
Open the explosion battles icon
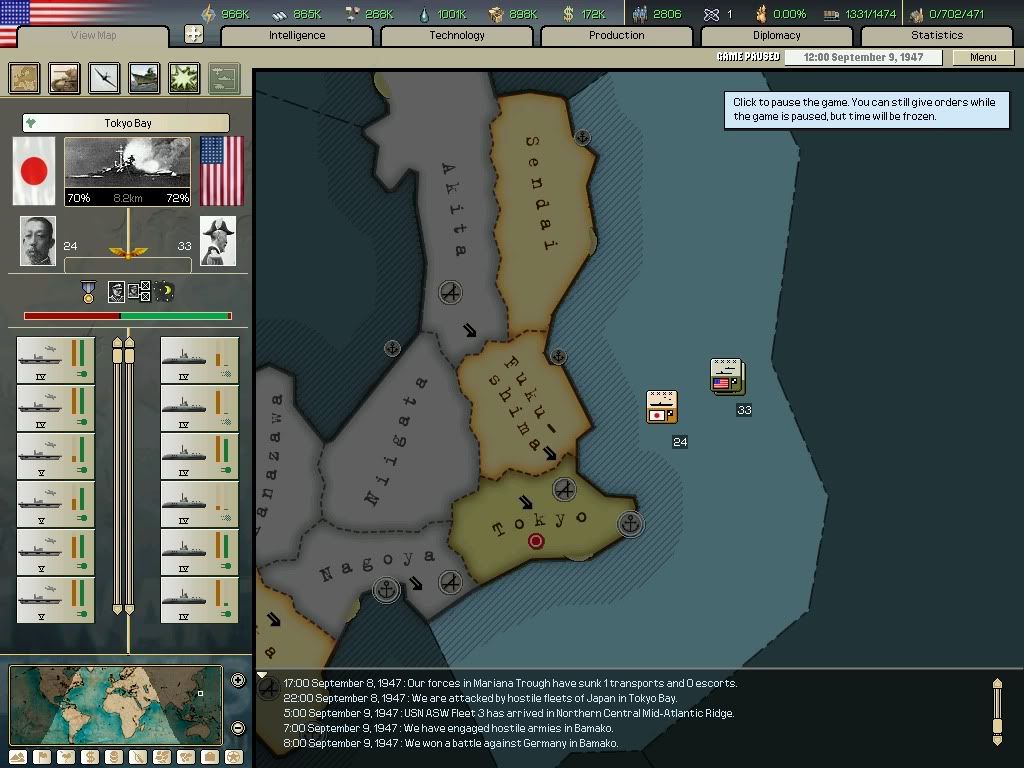click(184, 78)
